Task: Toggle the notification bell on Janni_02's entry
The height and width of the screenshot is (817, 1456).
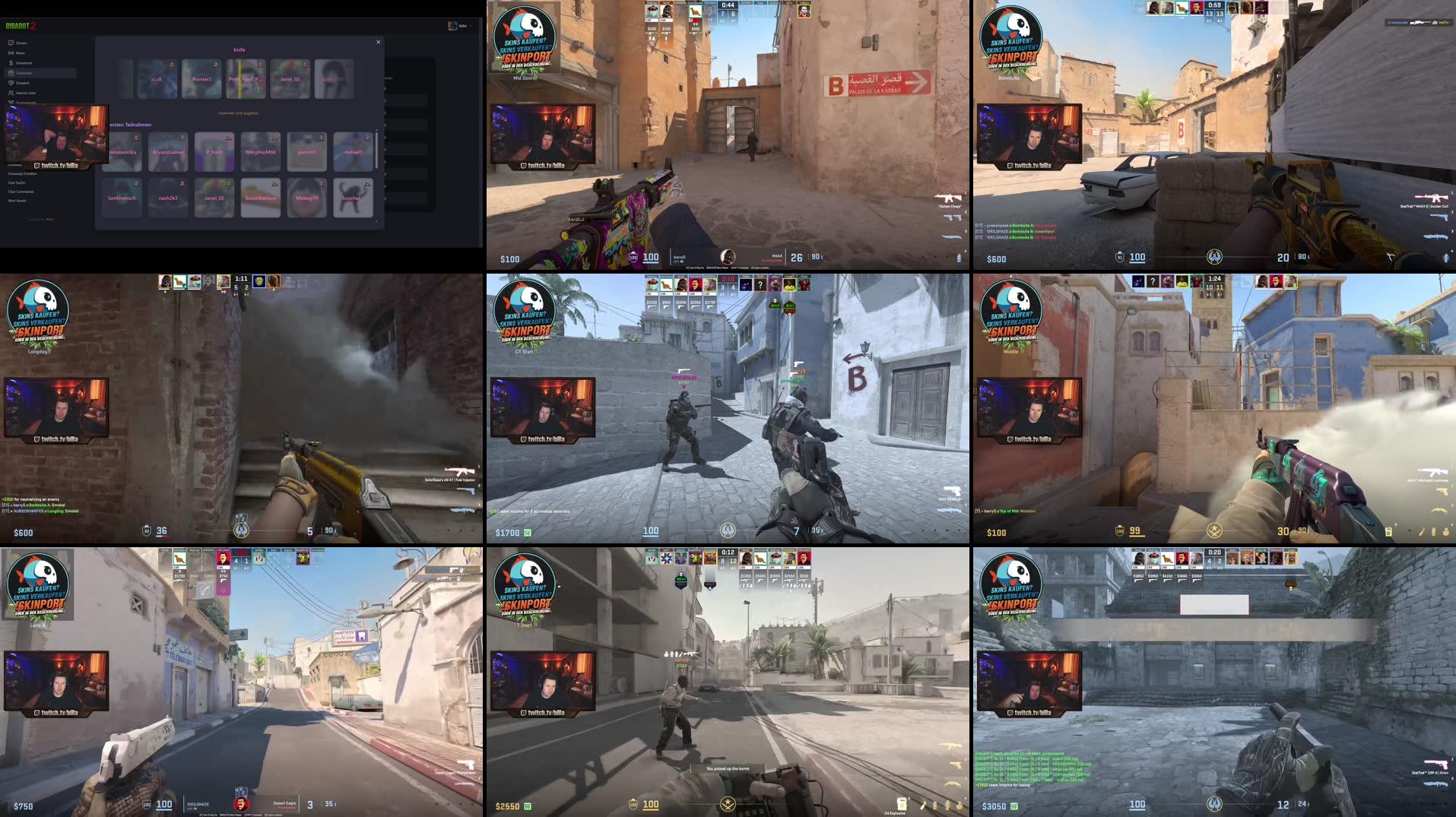Action: 229,184
